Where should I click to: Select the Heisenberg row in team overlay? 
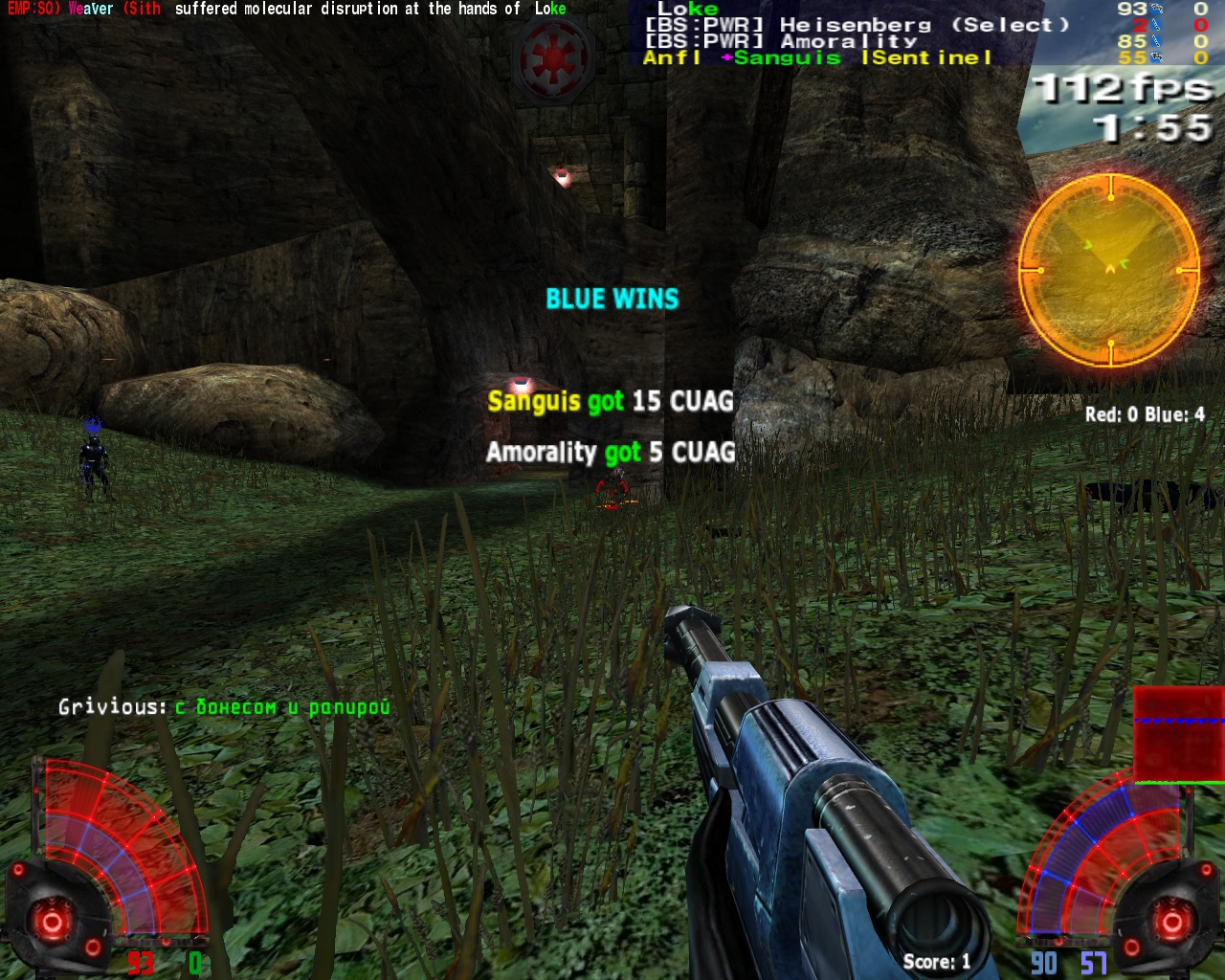click(856, 25)
